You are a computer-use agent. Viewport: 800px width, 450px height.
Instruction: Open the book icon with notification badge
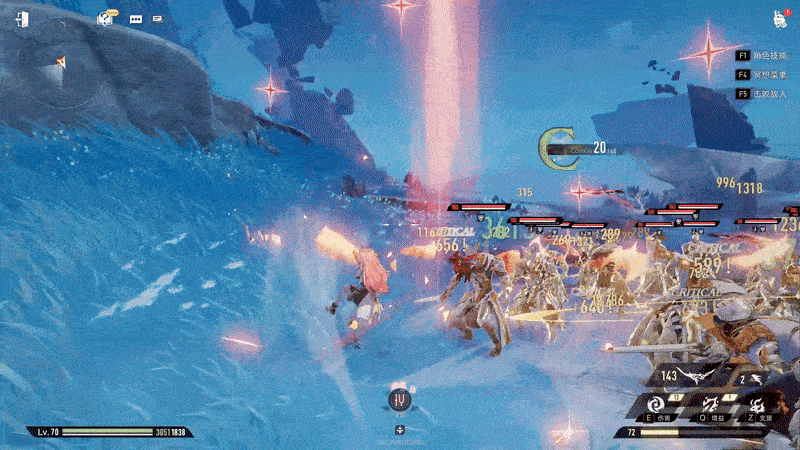106,18
